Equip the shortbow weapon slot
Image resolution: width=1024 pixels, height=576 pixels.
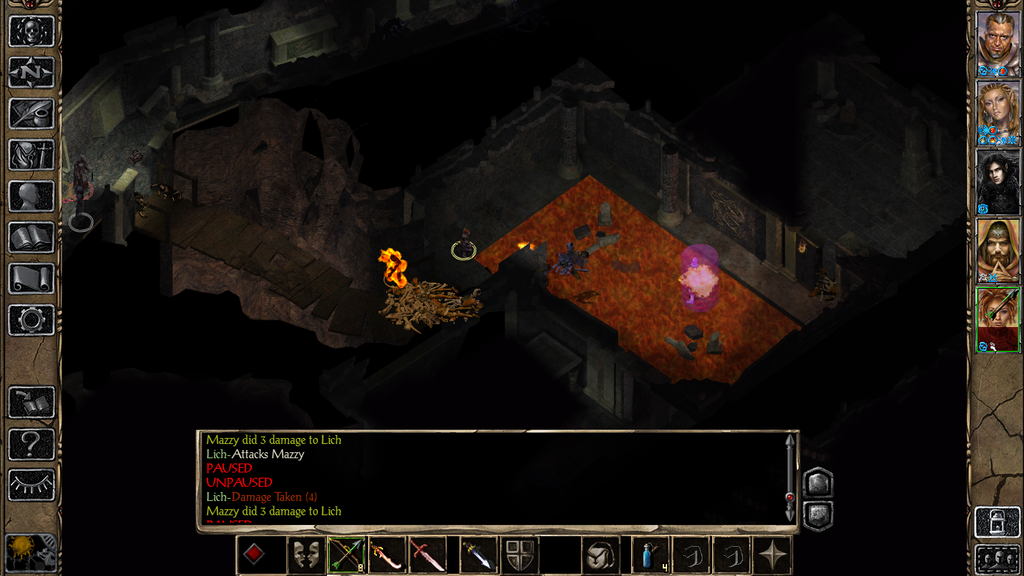(x=346, y=555)
